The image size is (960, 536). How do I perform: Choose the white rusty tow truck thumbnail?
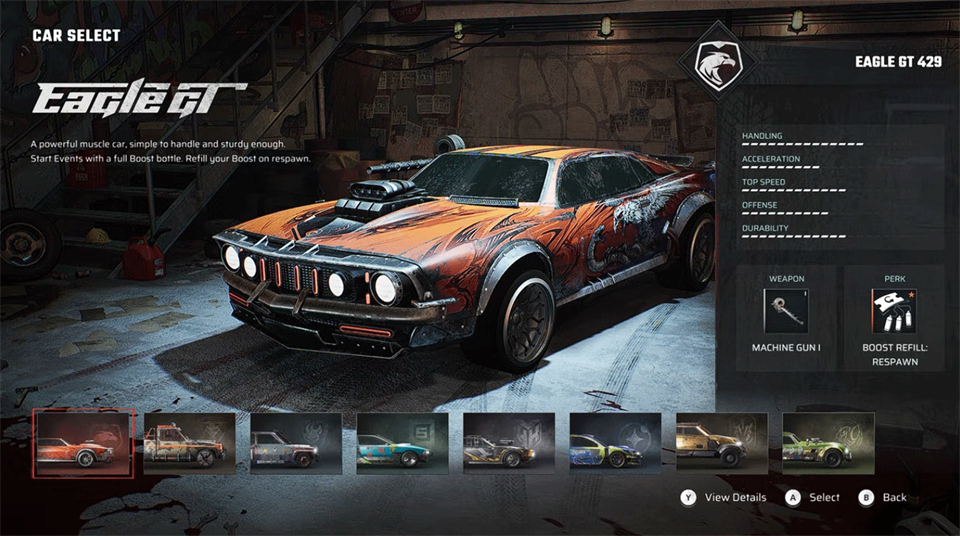pyautogui.click(x=189, y=443)
